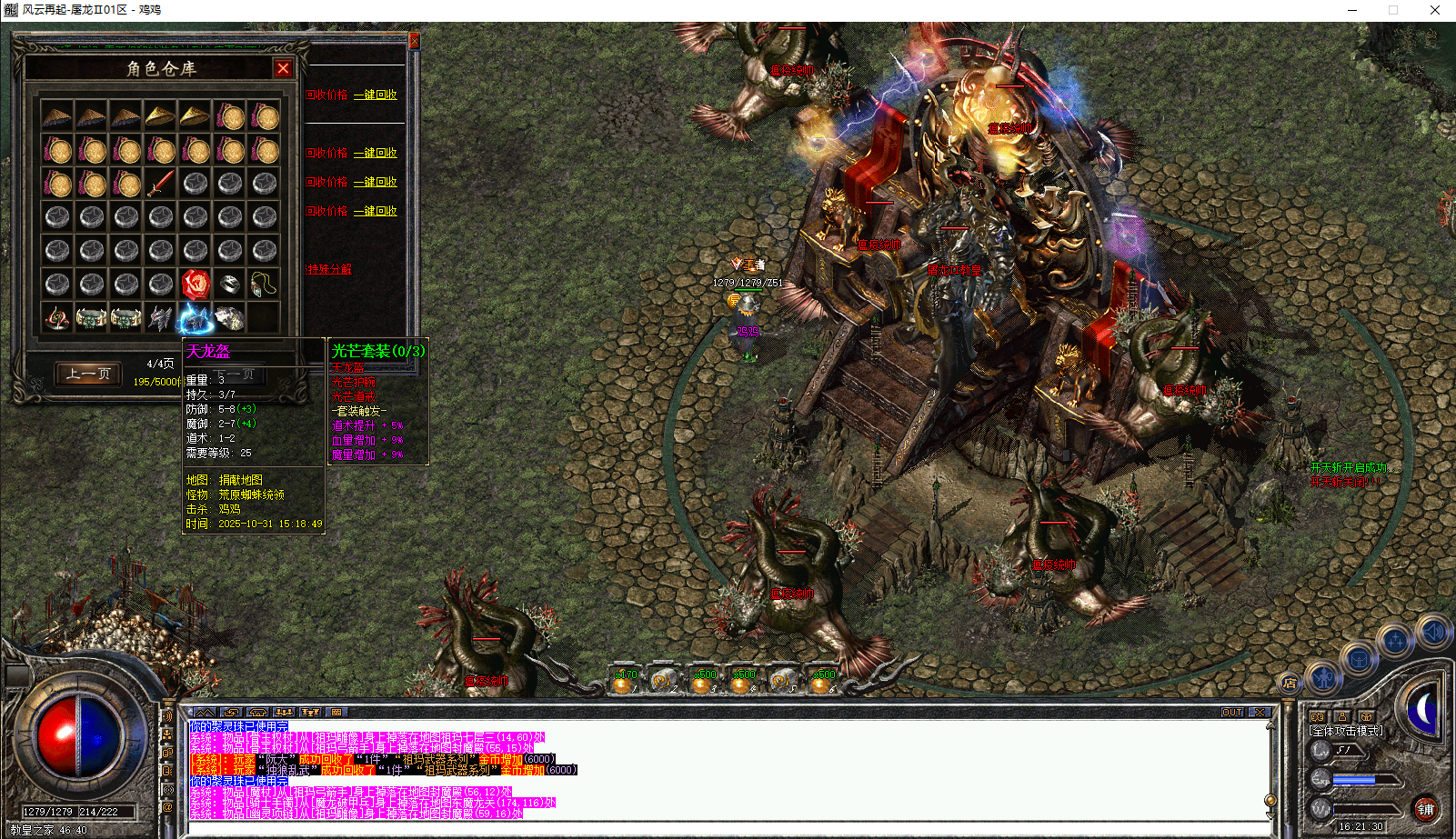
Task: Close the 角色仓库 warehouse window
Action: pyautogui.click(x=284, y=68)
